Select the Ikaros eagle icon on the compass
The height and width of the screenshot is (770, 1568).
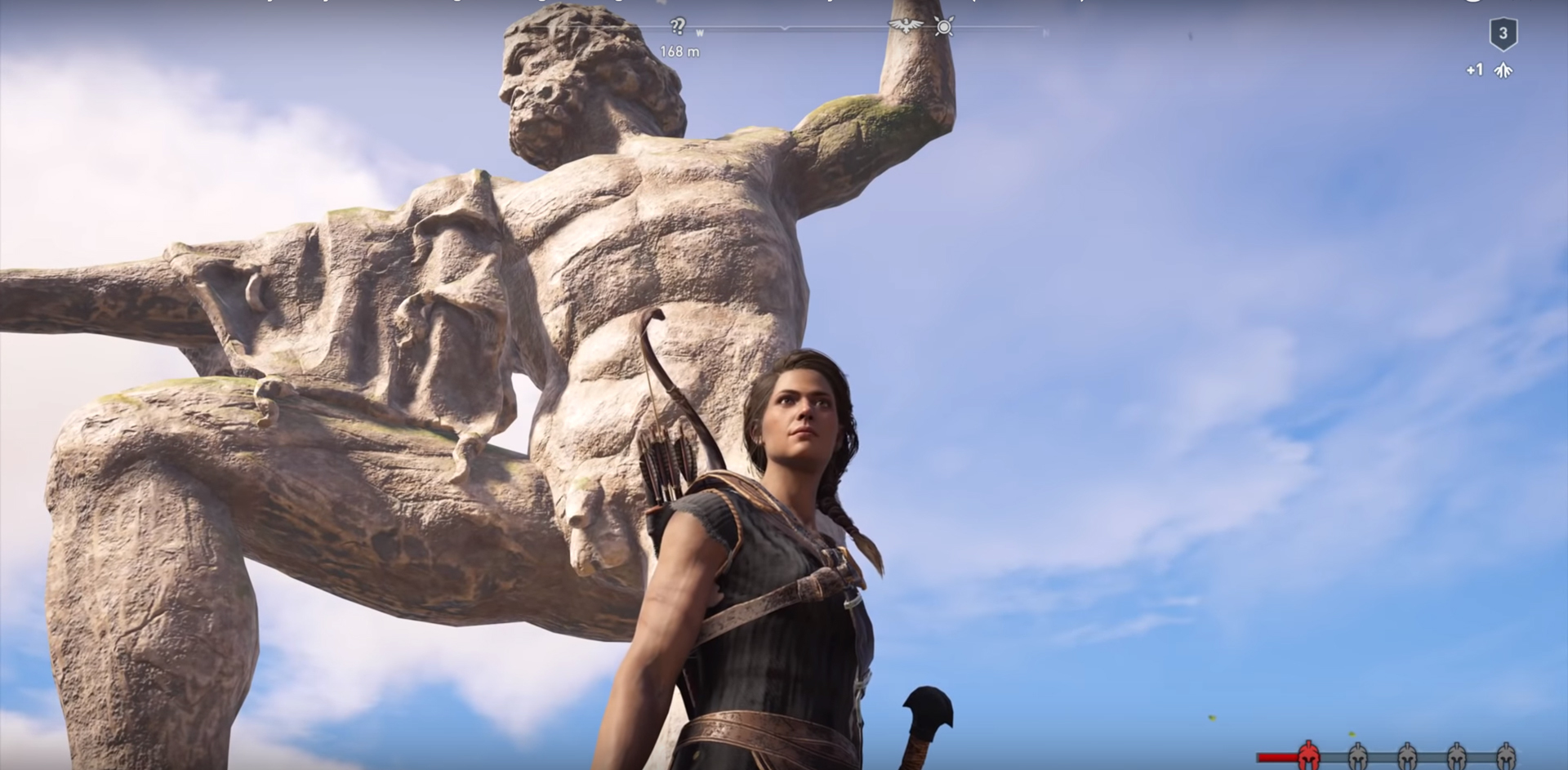point(905,25)
